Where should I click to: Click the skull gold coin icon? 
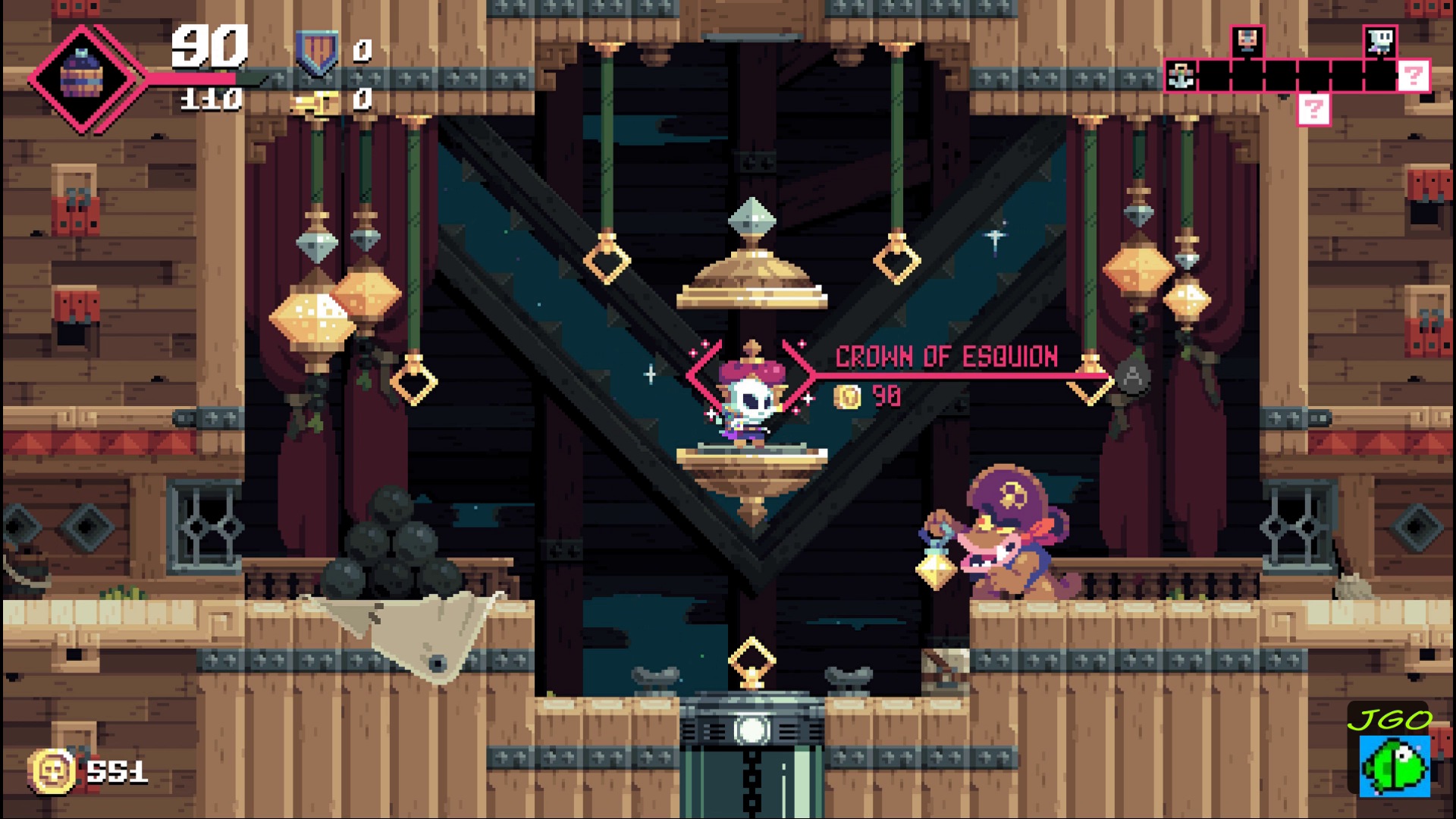click(52, 771)
